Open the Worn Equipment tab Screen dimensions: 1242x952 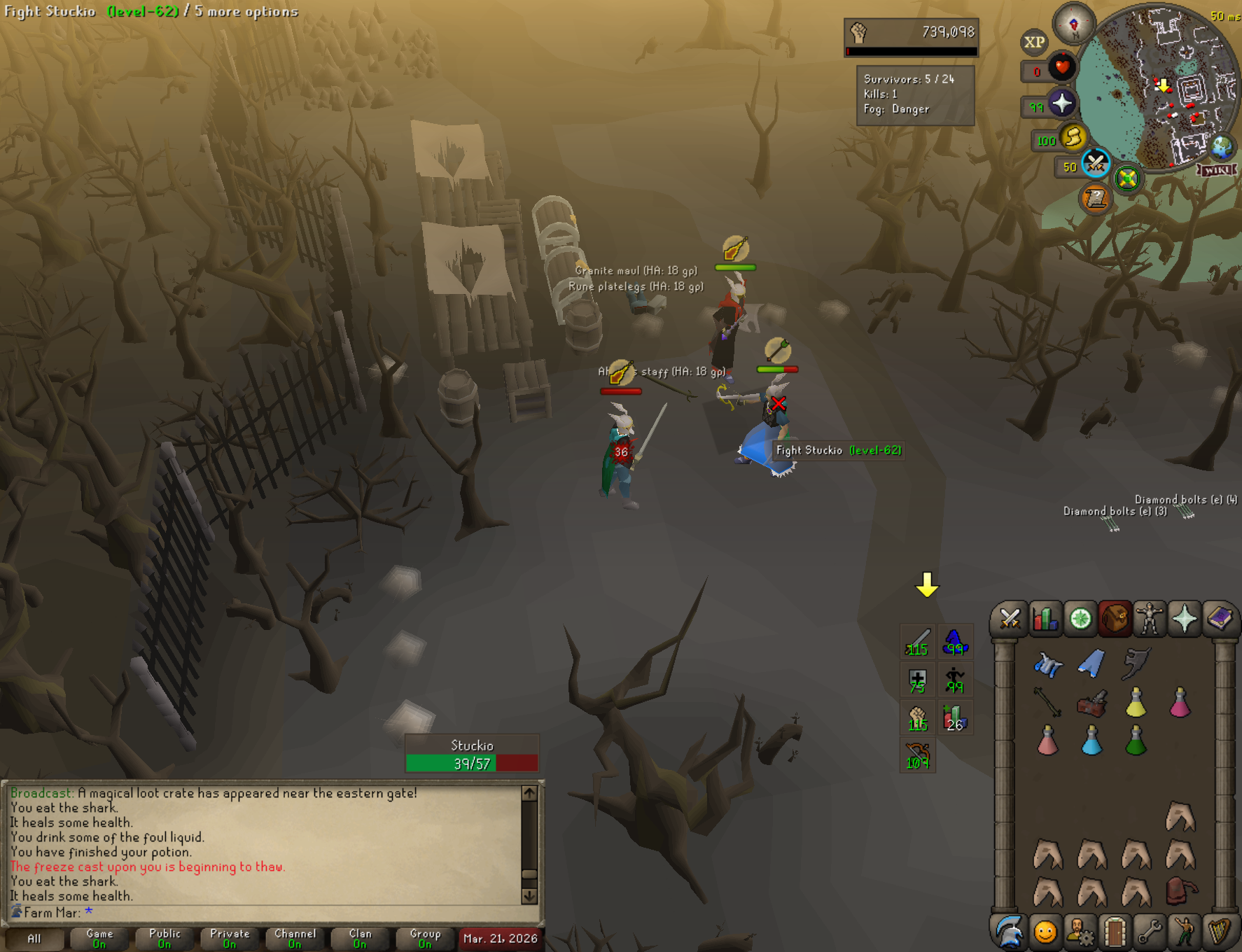1149,619
